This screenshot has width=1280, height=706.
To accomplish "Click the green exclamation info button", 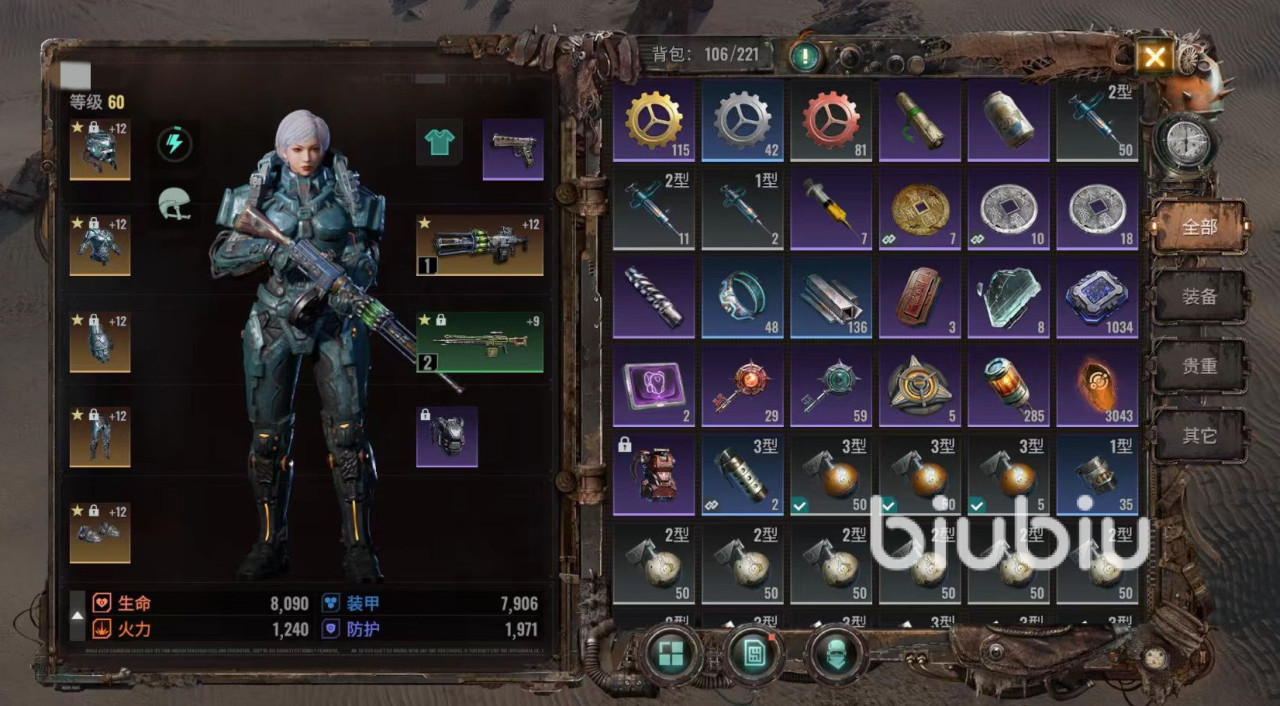I will click(805, 55).
